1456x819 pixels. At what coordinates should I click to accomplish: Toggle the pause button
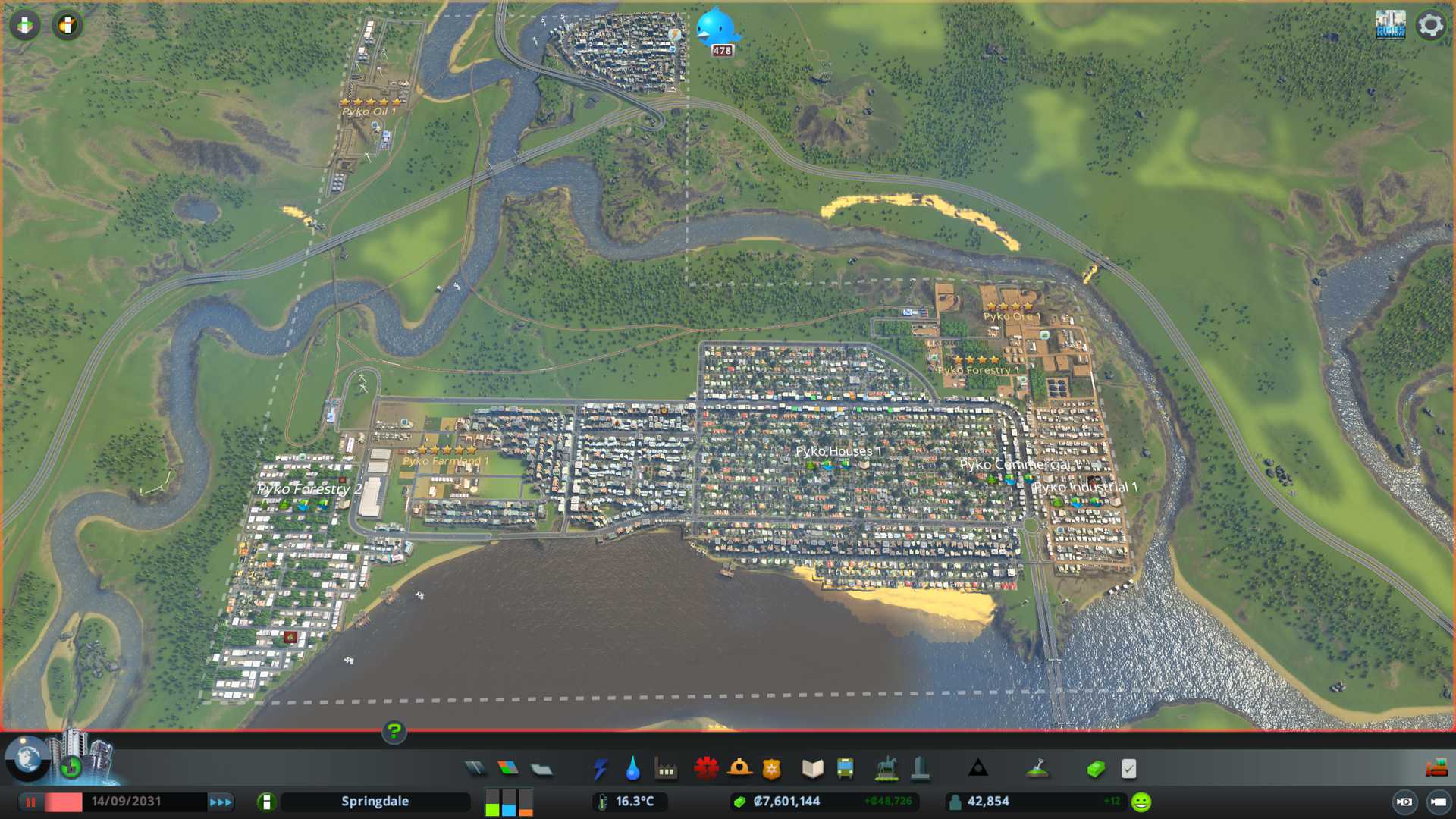31,802
